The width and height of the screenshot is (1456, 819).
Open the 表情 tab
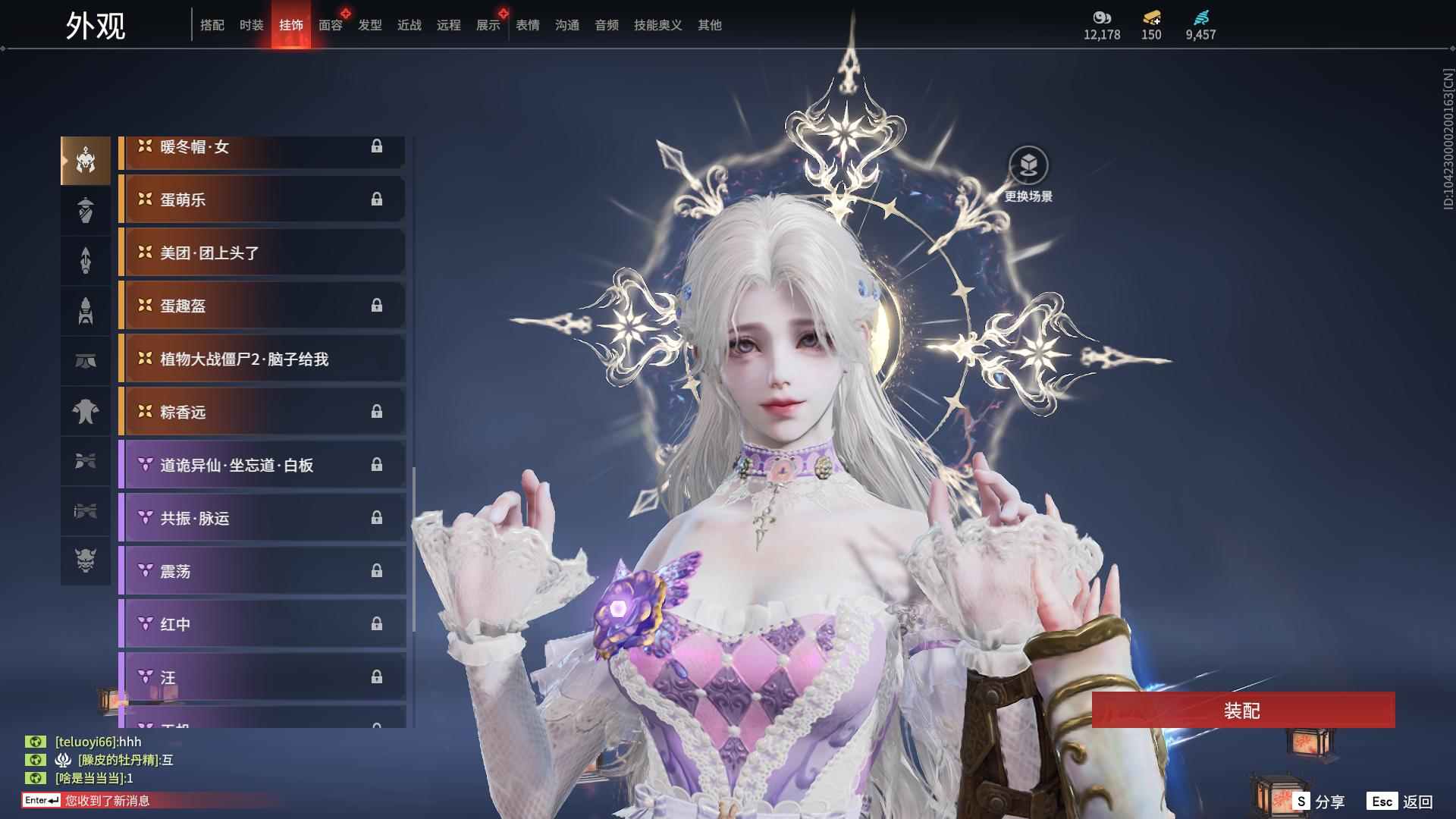[527, 25]
